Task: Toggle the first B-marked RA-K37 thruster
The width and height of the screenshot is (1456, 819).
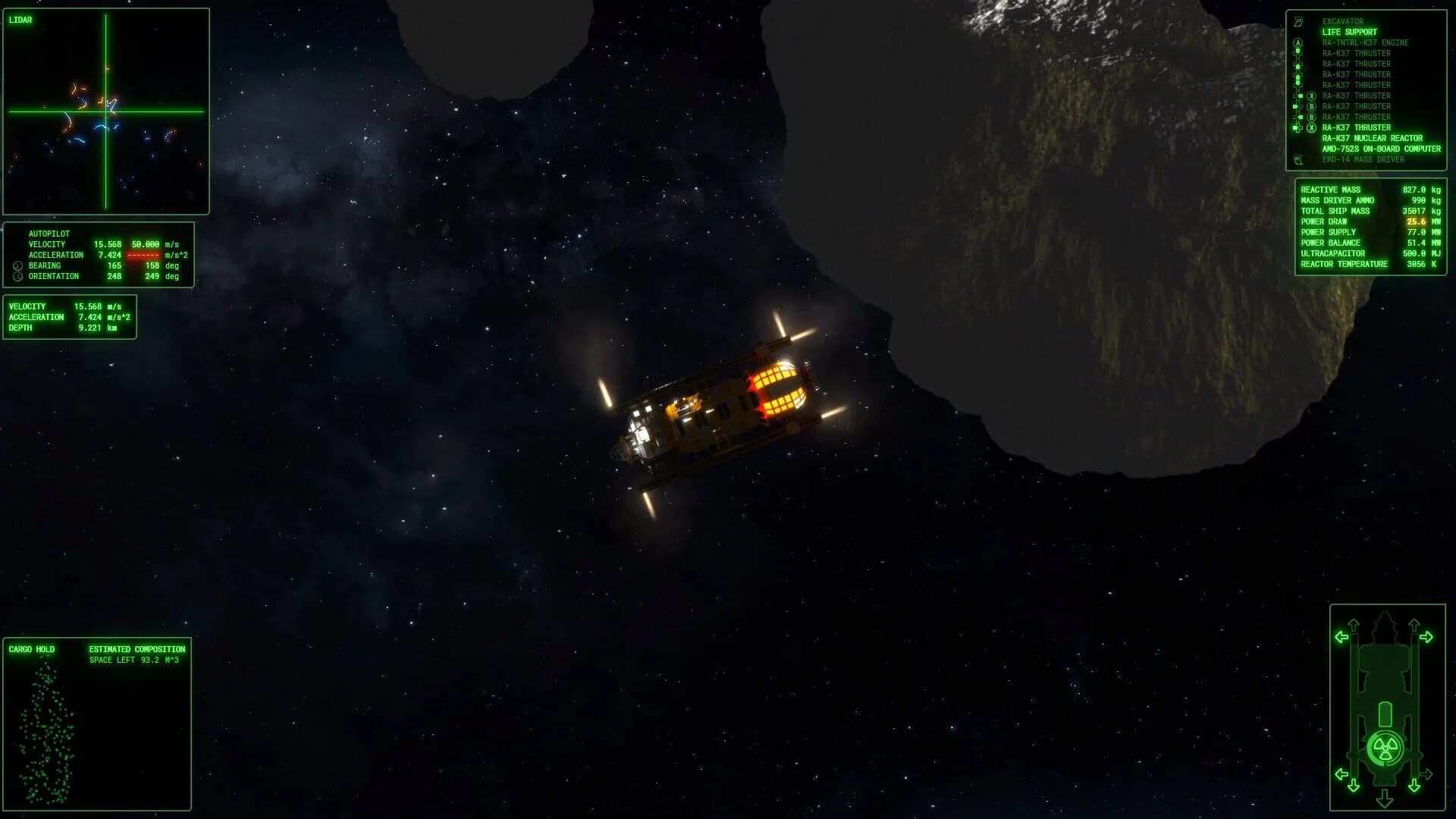Action: [1312, 106]
